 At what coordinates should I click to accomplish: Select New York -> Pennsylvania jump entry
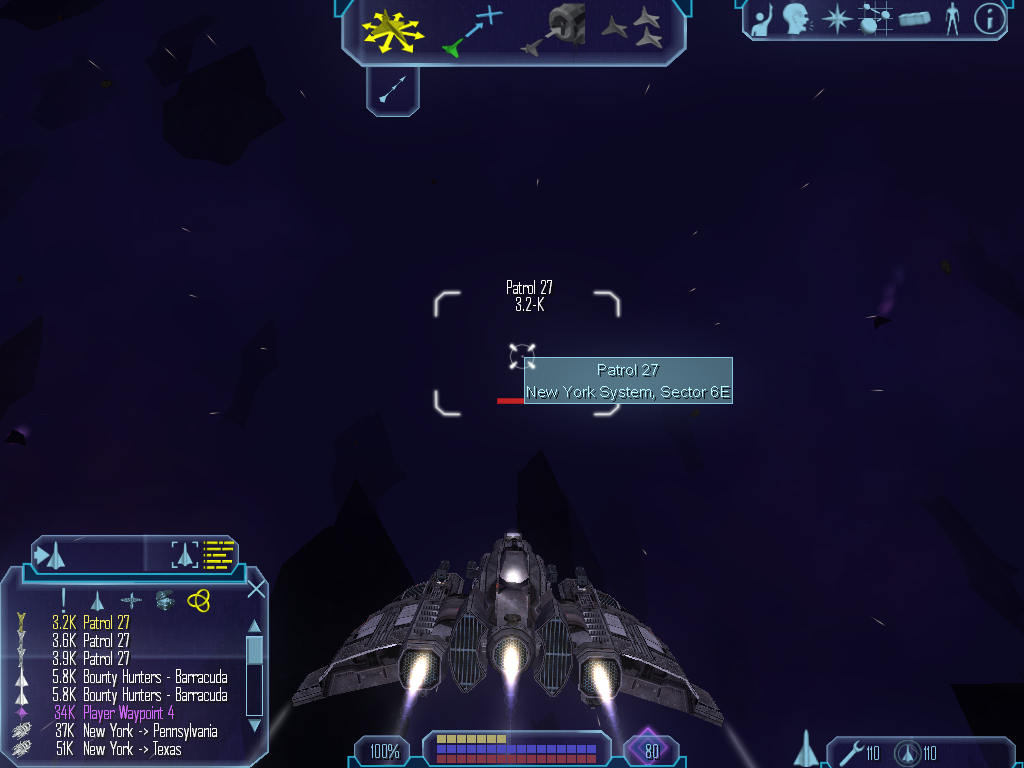pyautogui.click(x=150, y=731)
